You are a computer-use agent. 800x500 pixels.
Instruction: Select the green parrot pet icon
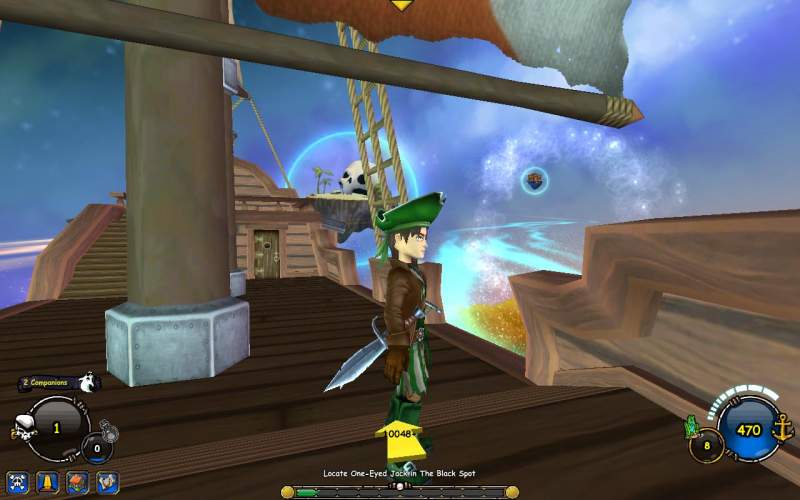click(x=691, y=427)
